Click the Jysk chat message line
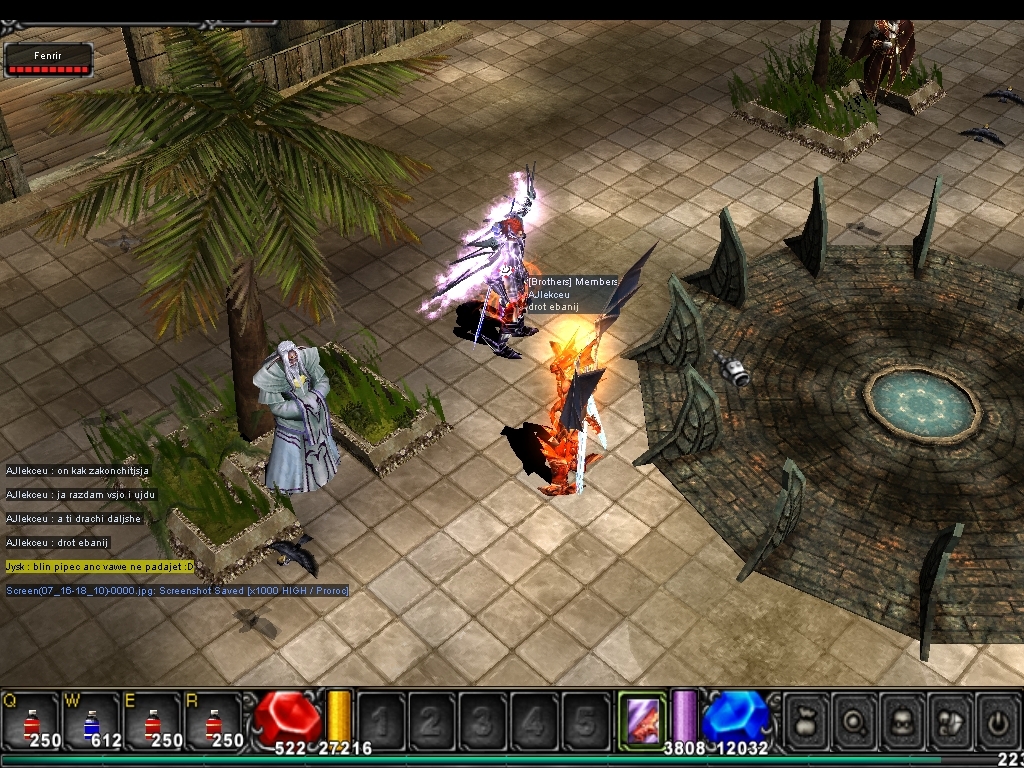This screenshot has height=768, width=1024. point(100,566)
